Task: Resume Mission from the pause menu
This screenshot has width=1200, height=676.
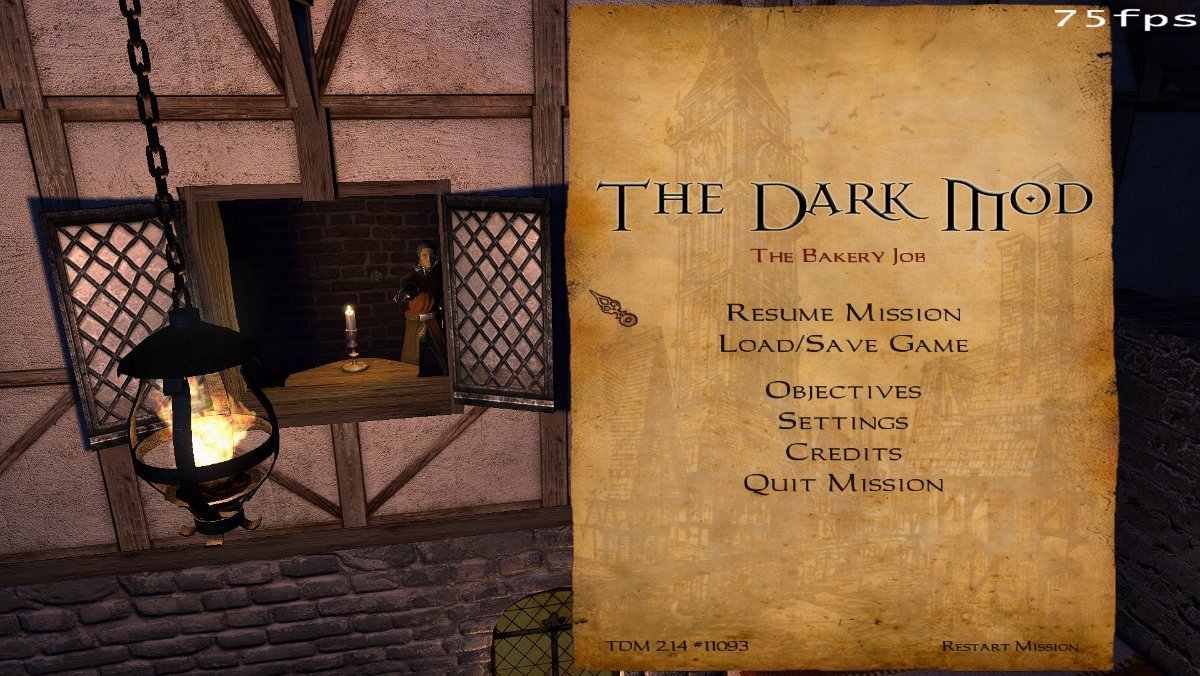Action: pos(843,313)
